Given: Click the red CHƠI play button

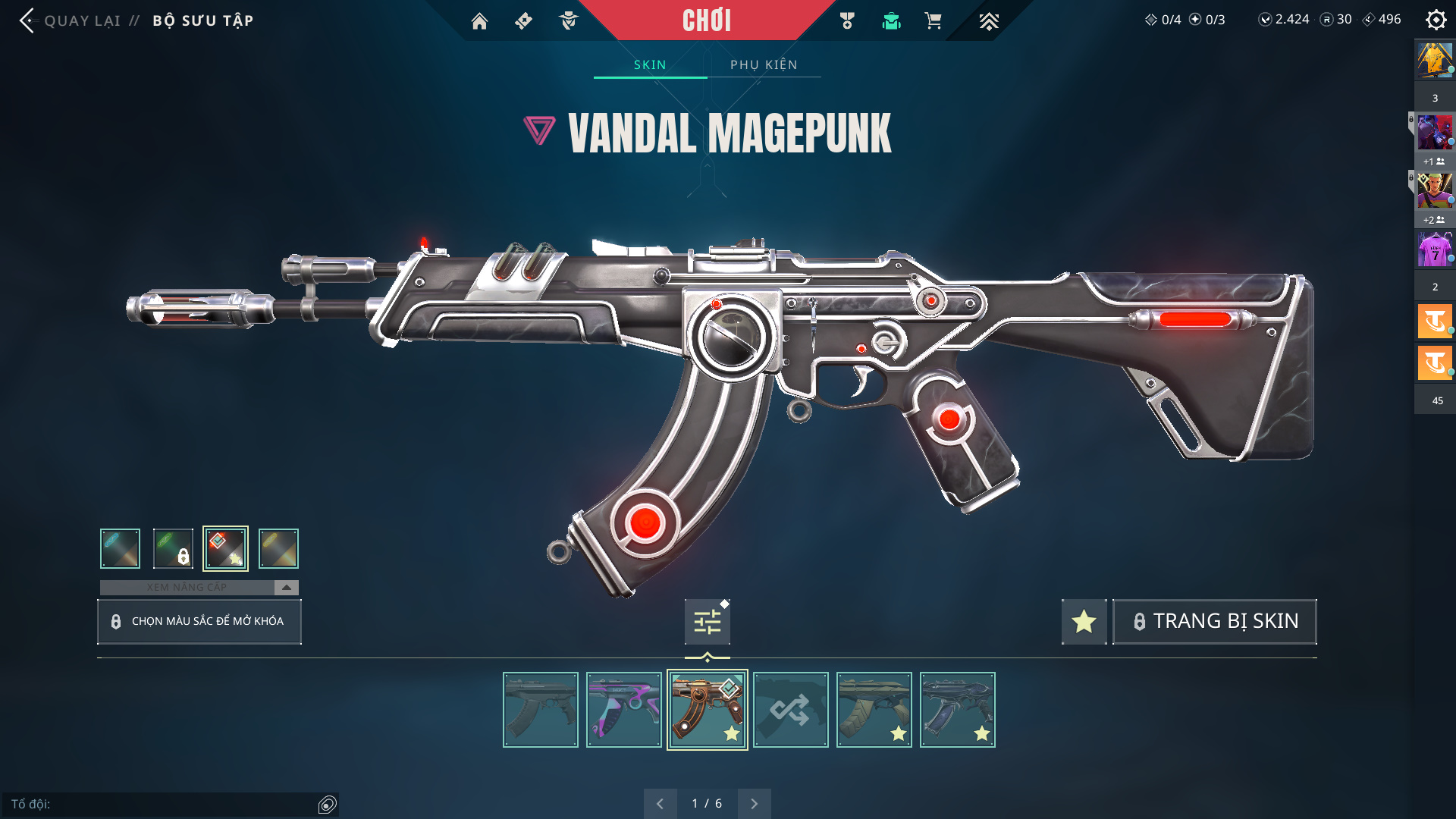Looking at the screenshot, I should pyautogui.click(x=706, y=20).
